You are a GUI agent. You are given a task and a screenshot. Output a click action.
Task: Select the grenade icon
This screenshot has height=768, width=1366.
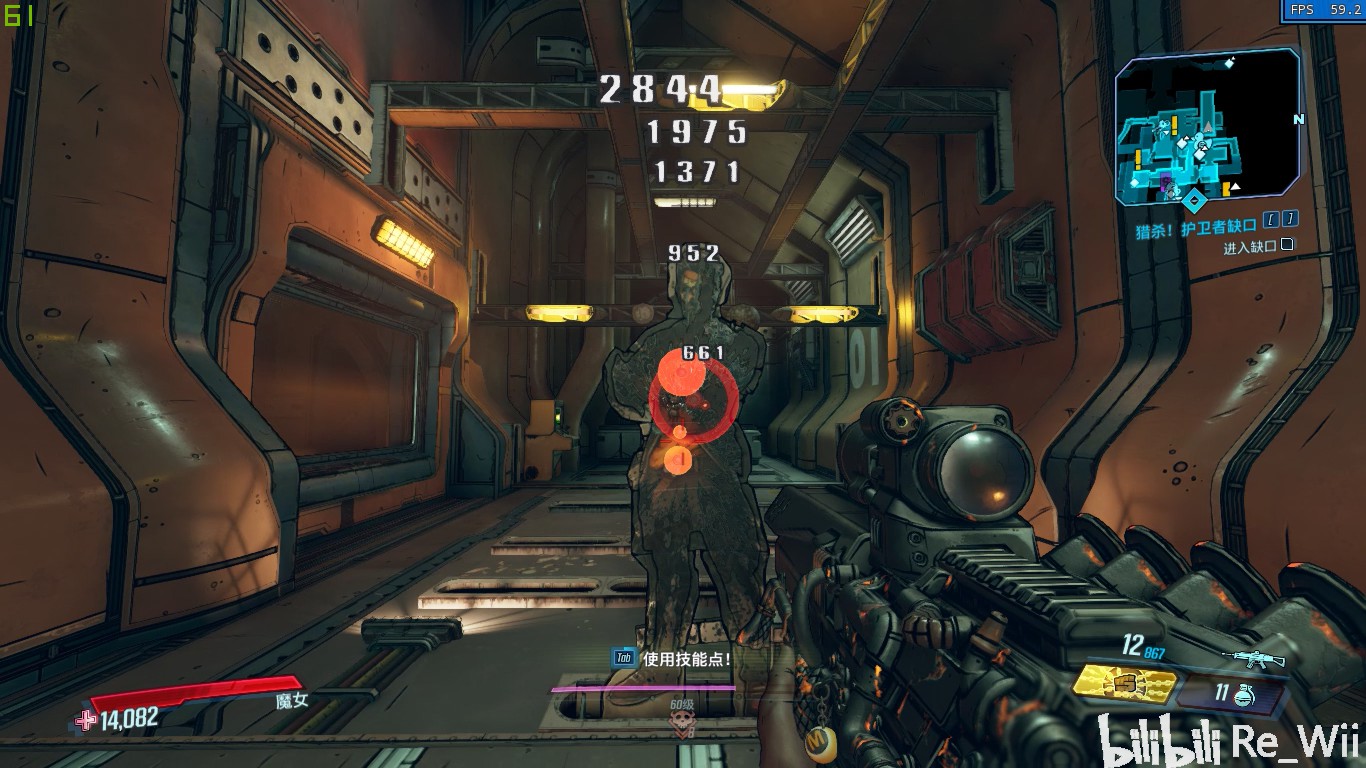point(1245,694)
